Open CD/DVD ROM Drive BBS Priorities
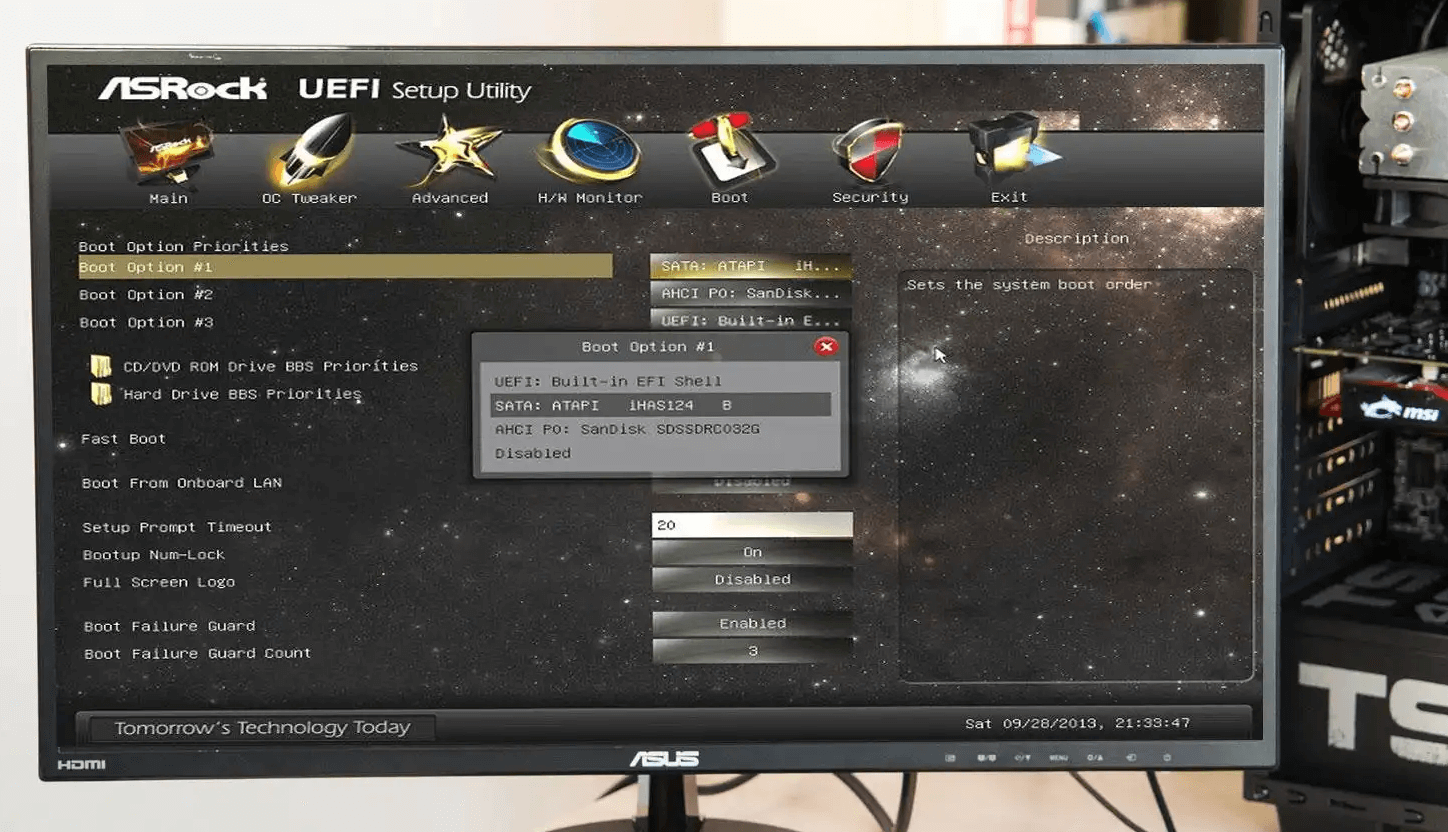The image size is (1448, 832). 270,366
